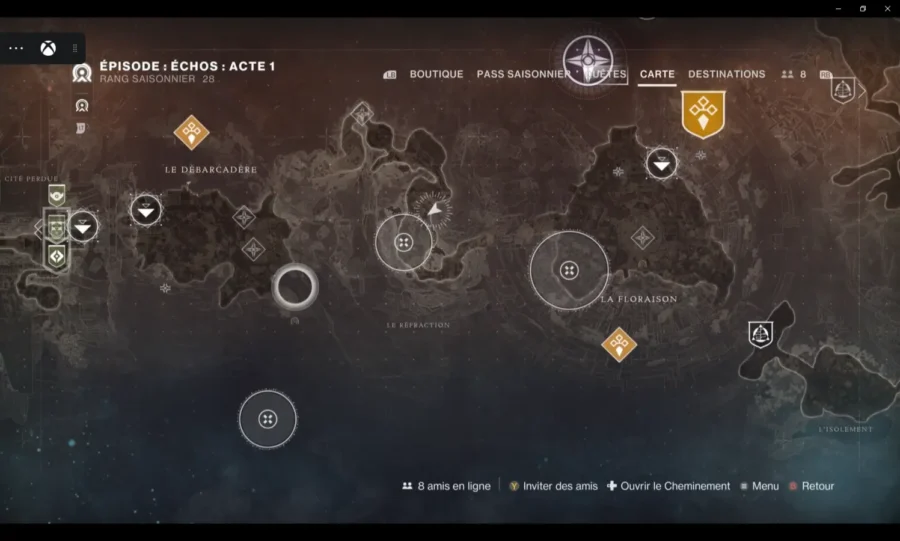Open the season rank emblem beside Épisode: Échos
The width and height of the screenshot is (900, 541).
pyautogui.click(x=82, y=72)
